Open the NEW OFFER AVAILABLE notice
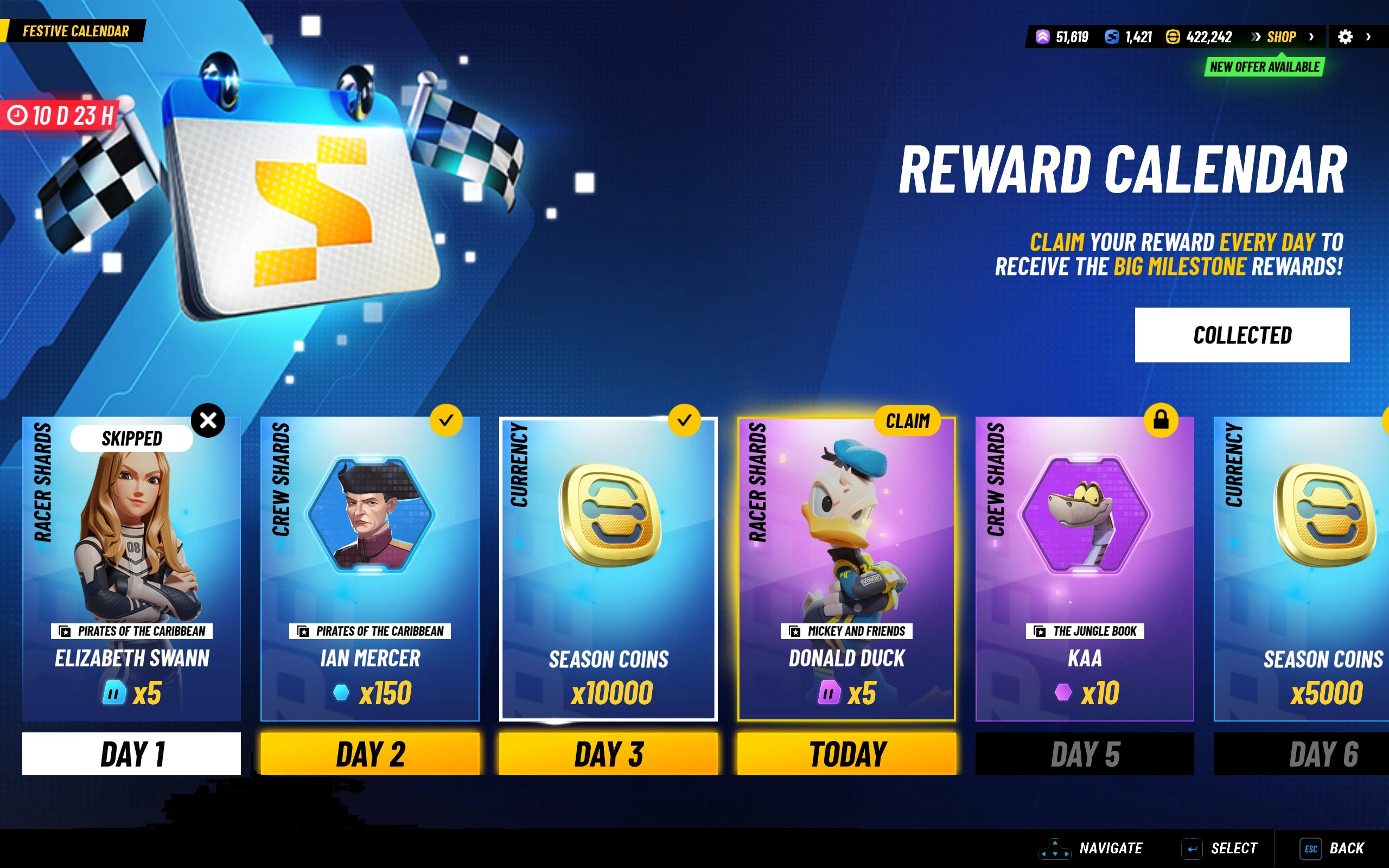The width and height of the screenshot is (1389, 868). [1264, 67]
